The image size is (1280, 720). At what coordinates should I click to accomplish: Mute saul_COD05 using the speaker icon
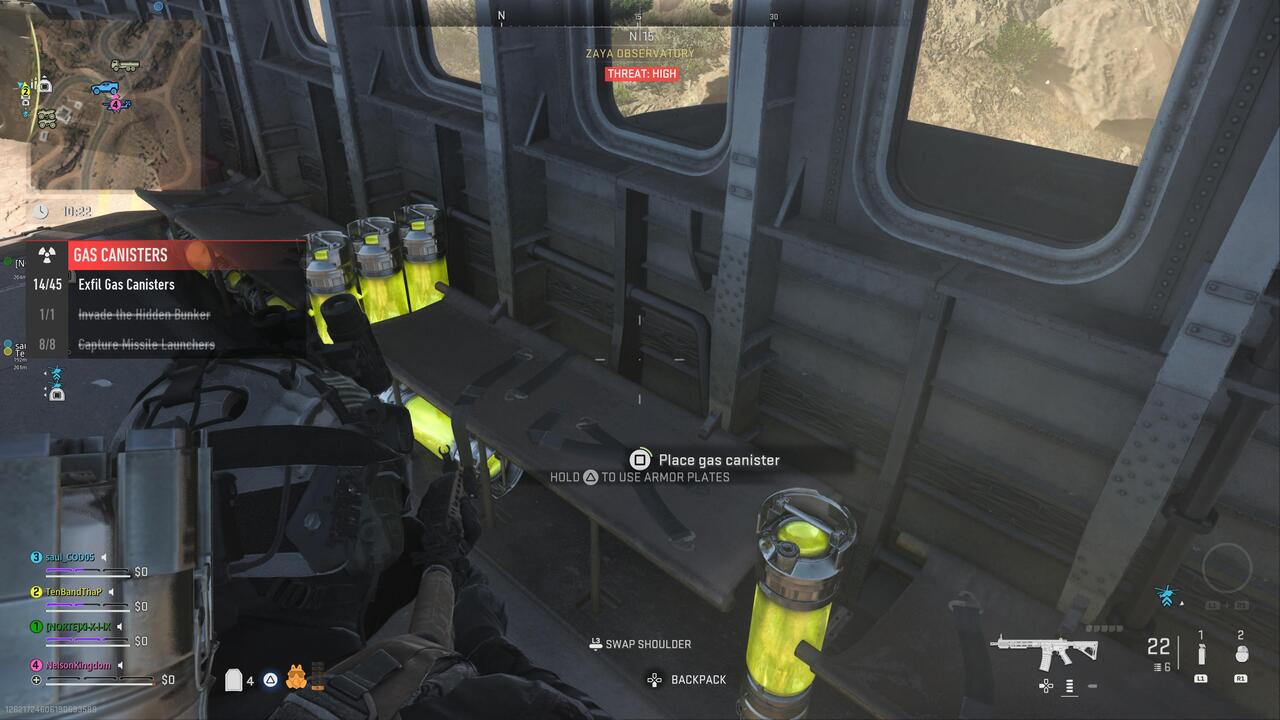(x=104, y=558)
